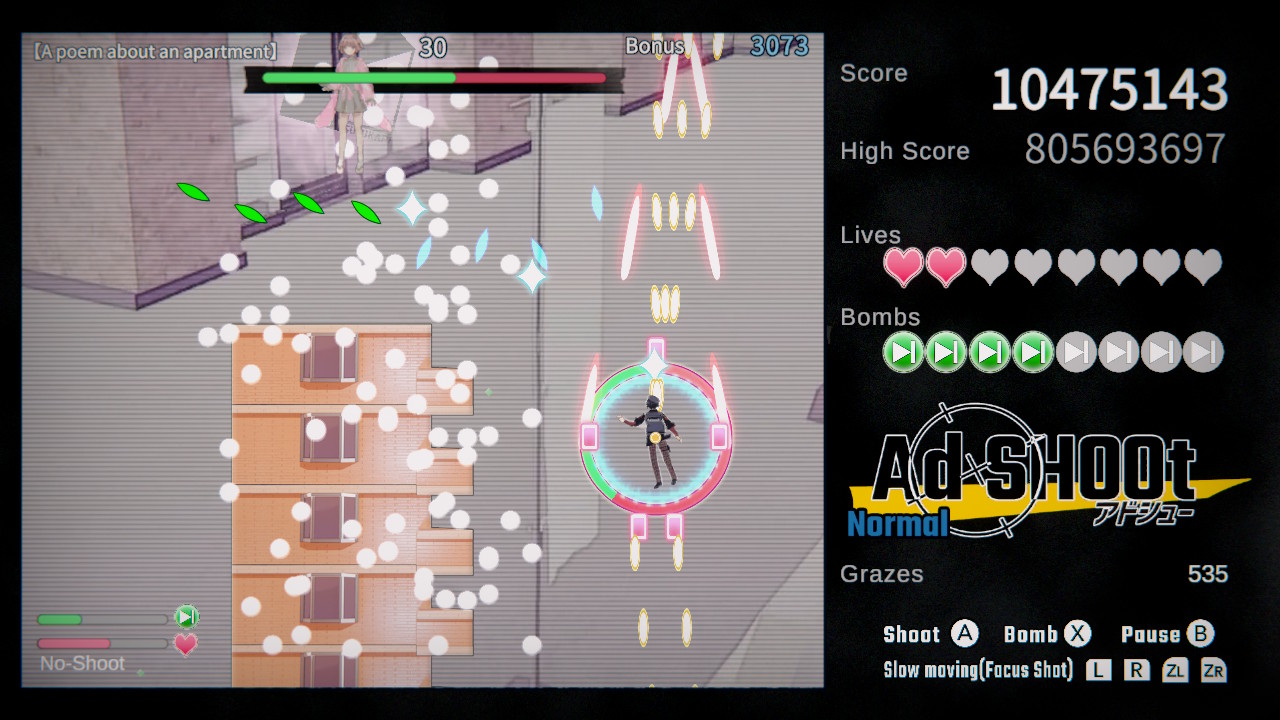Select the first green bomb icon
The image size is (1280, 720).
[x=903, y=352]
